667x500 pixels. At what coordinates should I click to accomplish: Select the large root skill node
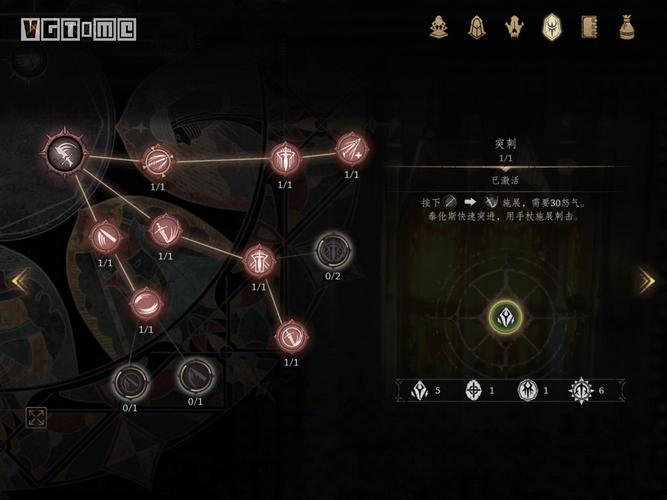64,153
